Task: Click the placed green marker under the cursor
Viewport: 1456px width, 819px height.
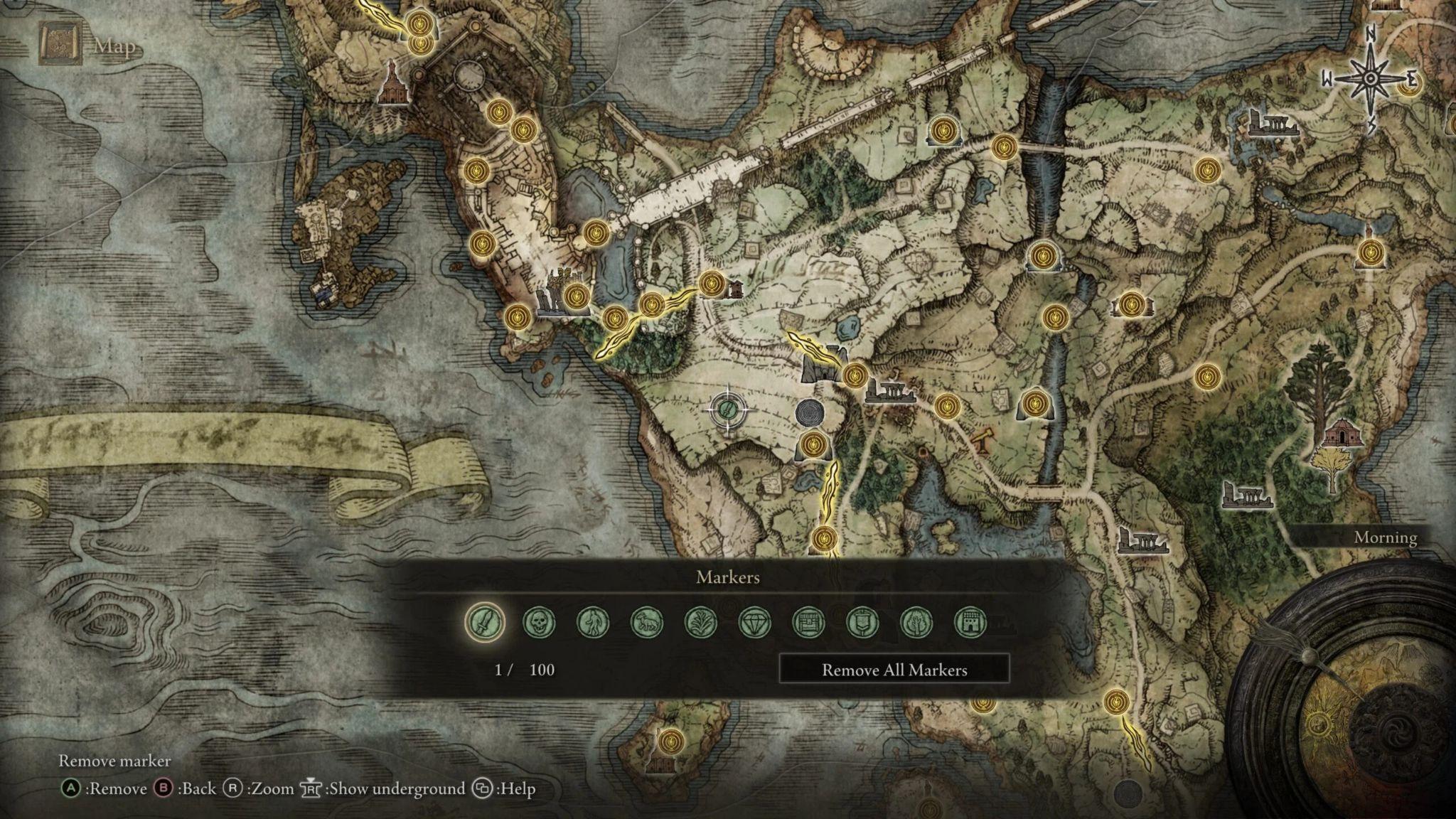Action: click(728, 409)
